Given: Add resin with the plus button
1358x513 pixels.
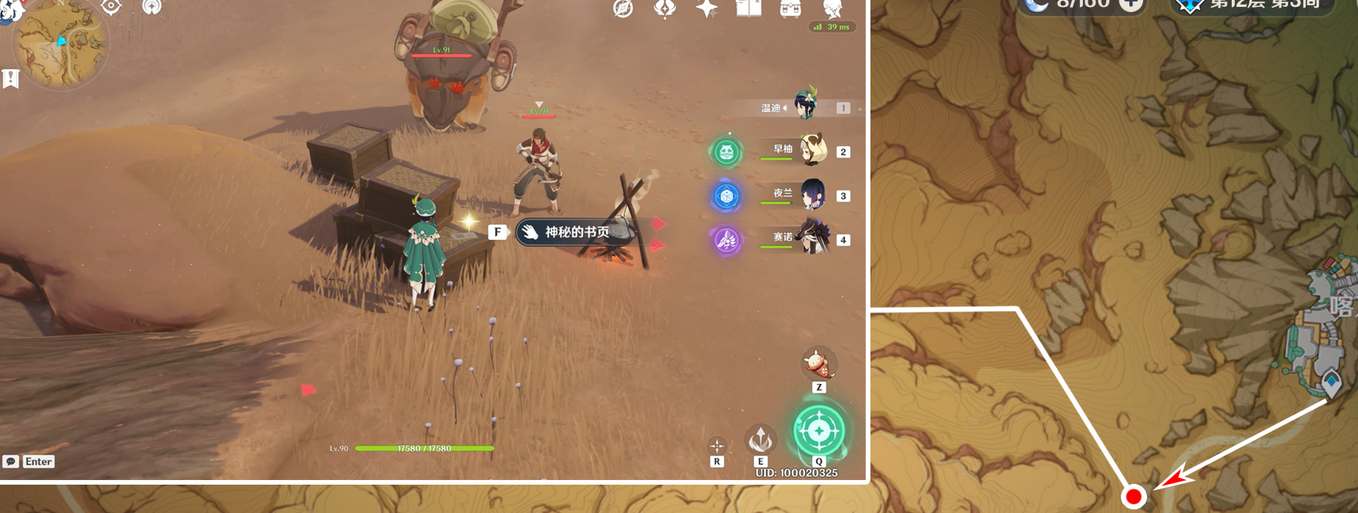Looking at the screenshot, I should [x=1131, y=4].
